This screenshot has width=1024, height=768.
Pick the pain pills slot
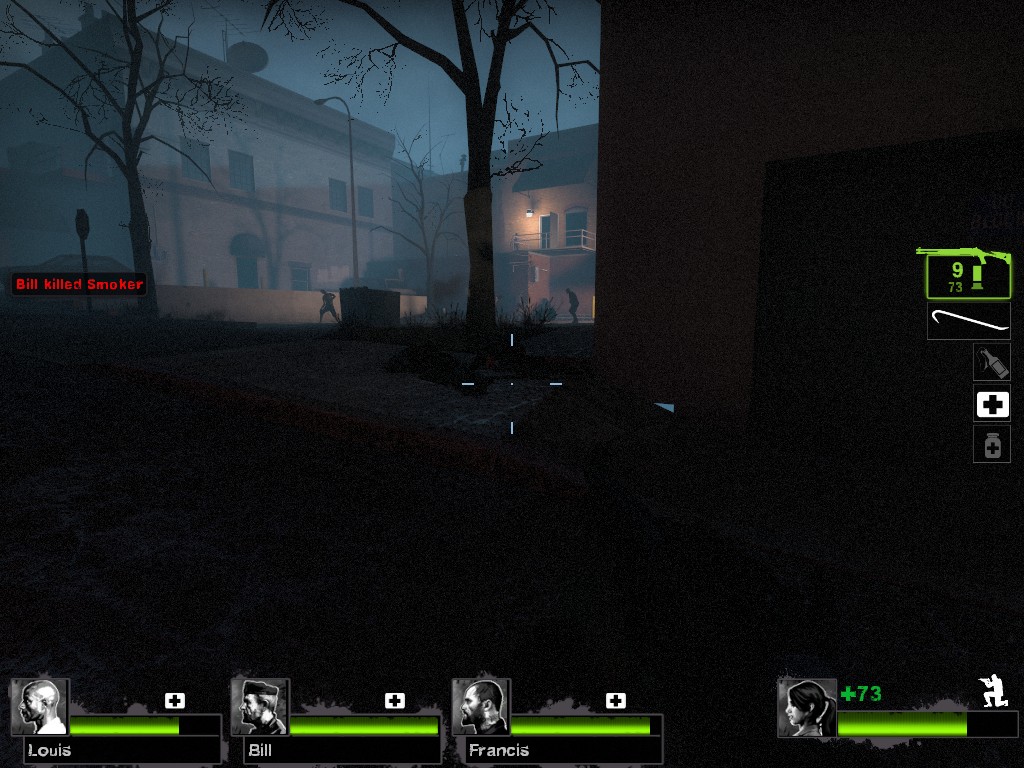[992, 445]
